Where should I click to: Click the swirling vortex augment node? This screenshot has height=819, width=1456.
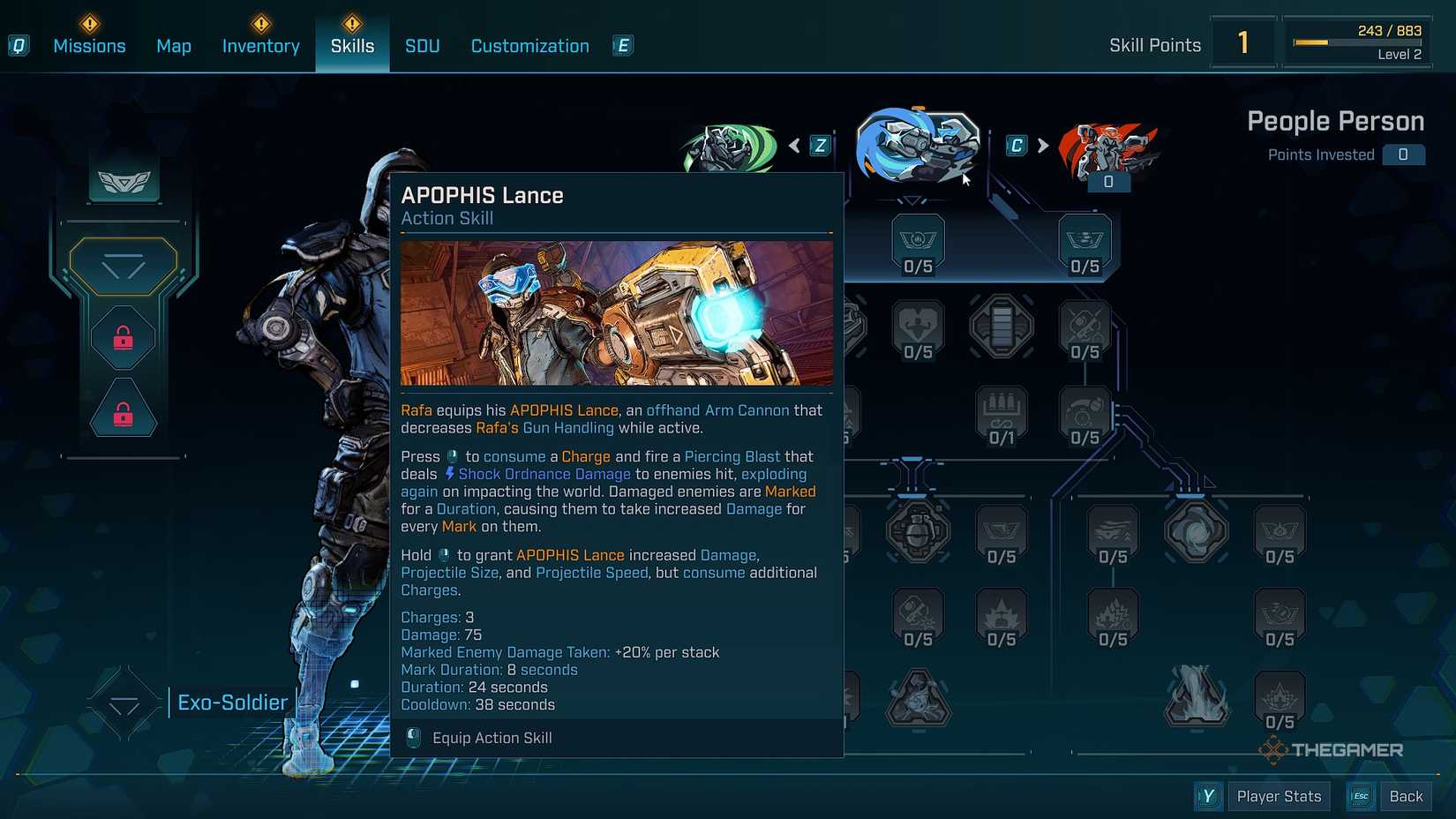point(1197,530)
